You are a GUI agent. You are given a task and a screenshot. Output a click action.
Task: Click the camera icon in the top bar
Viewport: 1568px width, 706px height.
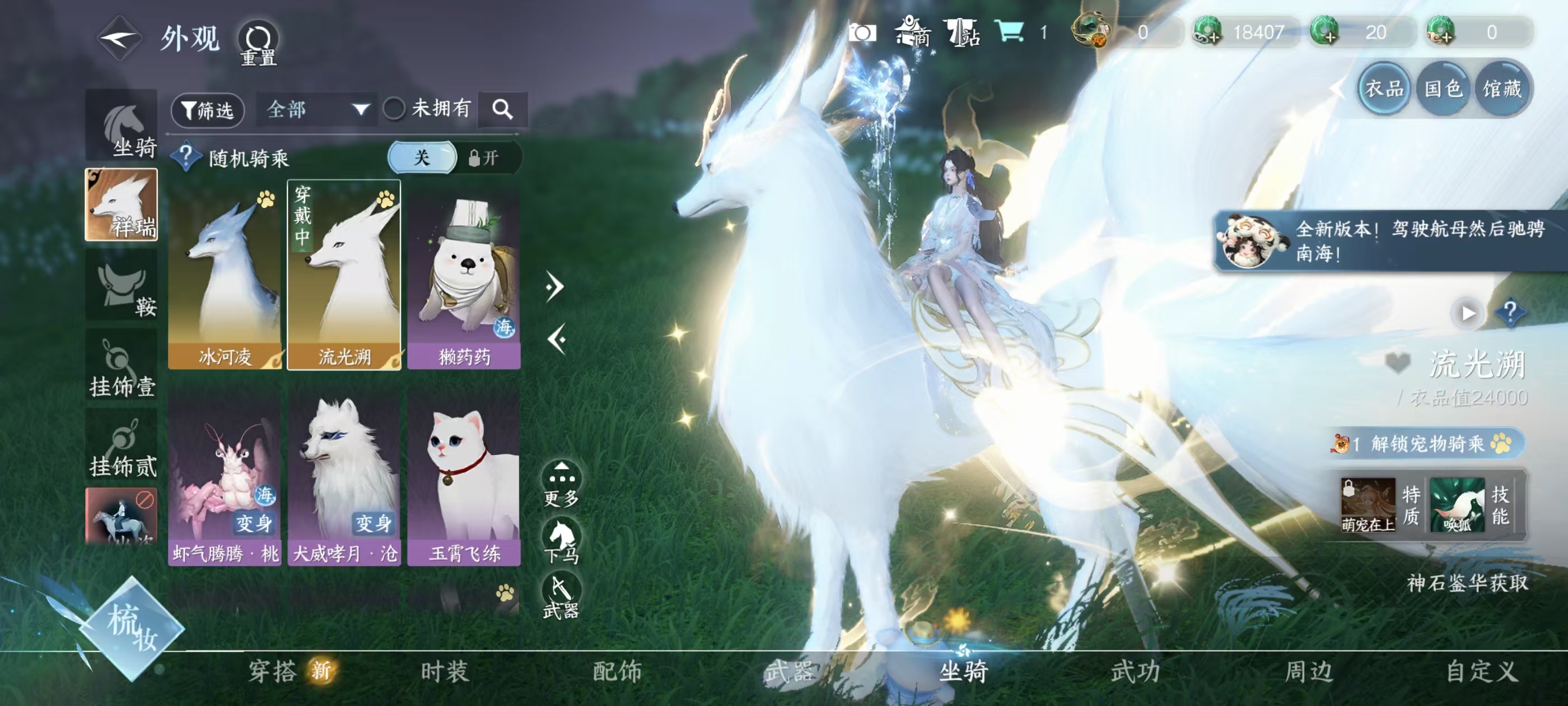pyautogui.click(x=864, y=35)
